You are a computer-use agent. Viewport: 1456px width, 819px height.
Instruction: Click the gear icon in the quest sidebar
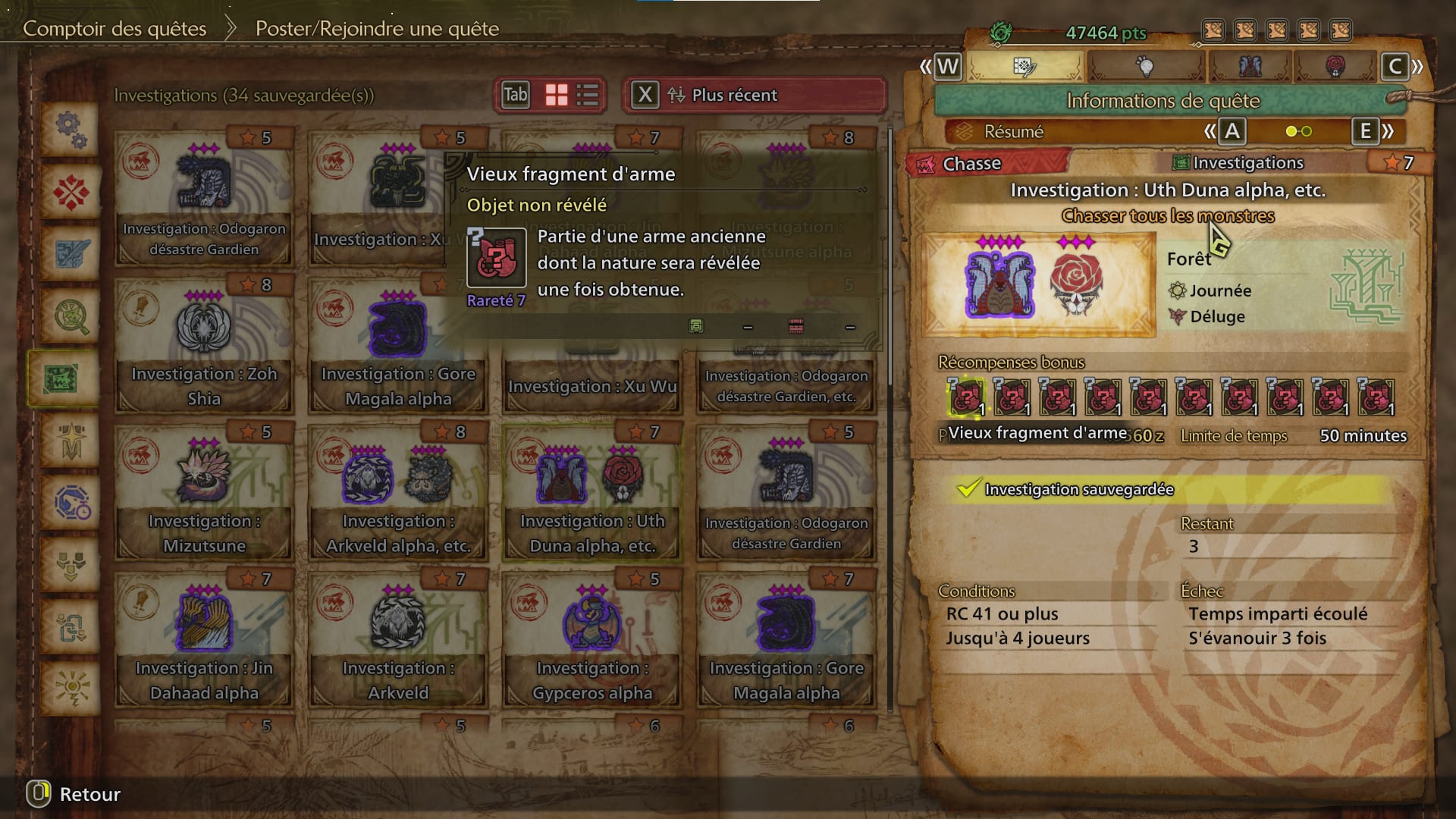tap(71, 130)
